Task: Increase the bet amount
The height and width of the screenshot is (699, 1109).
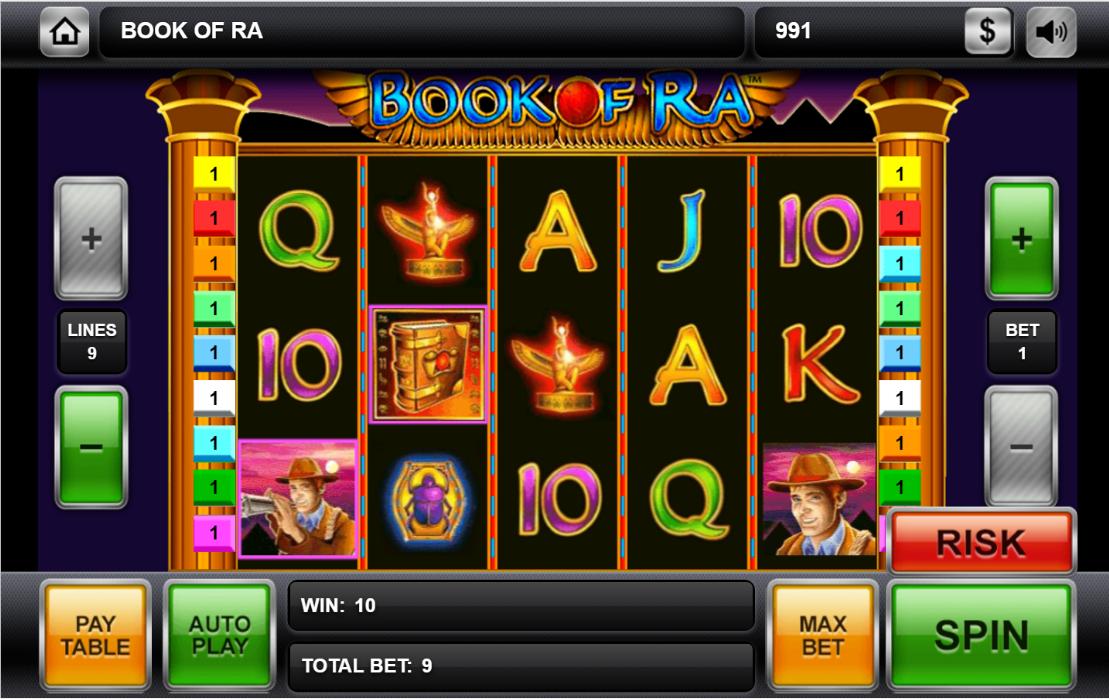Action: [1021, 239]
